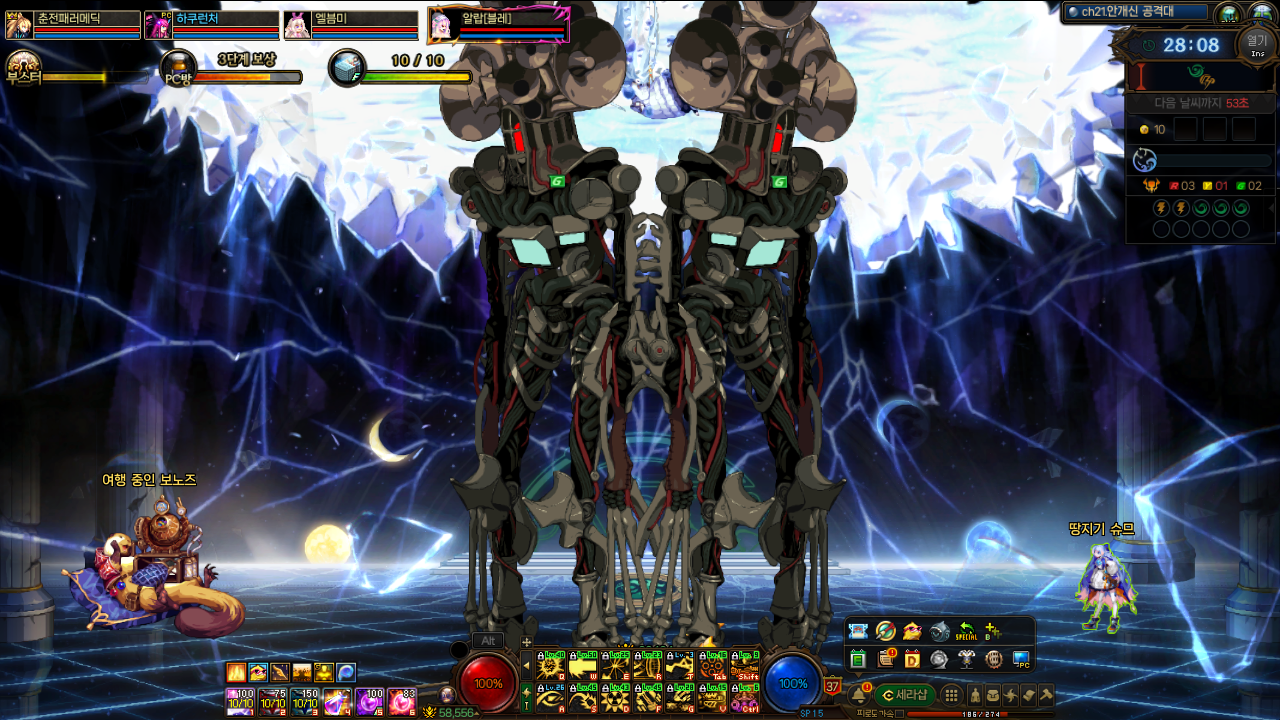
Task: Click the orange D calendar icon
Action: 911,659
